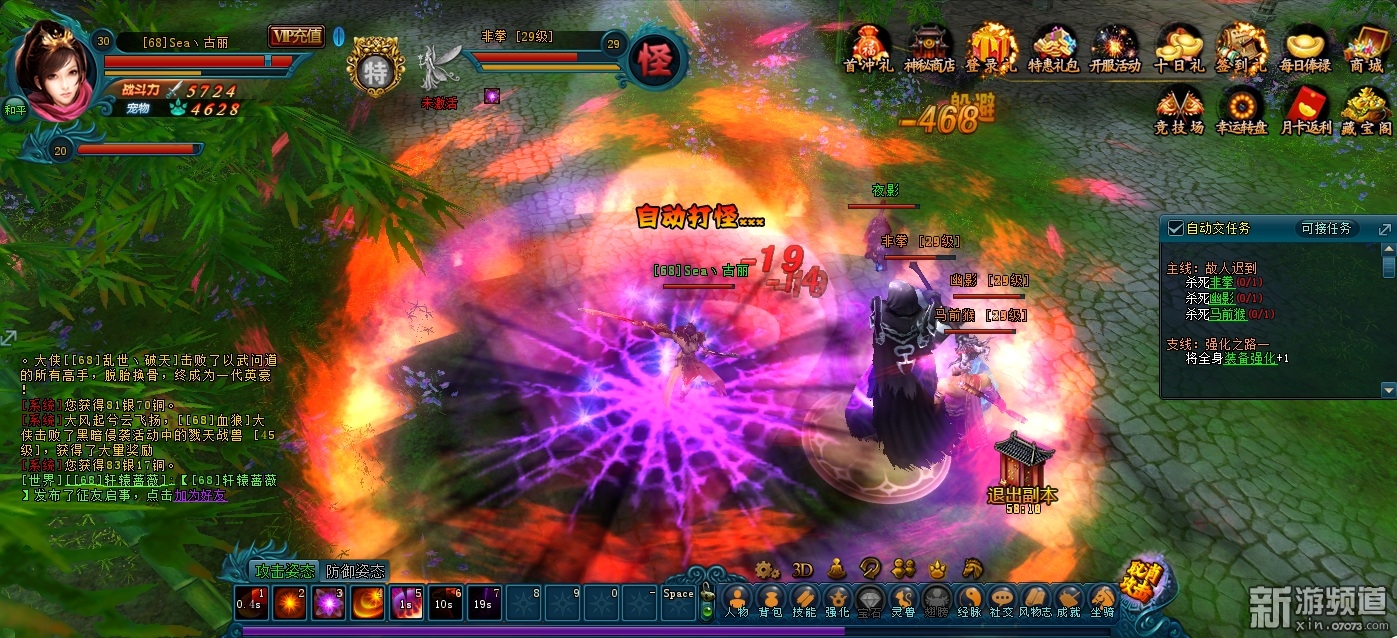The width and height of the screenshot is (1397, 638).
Task: Open the 首冲礼 first-recharge gift
Action: 867,47
